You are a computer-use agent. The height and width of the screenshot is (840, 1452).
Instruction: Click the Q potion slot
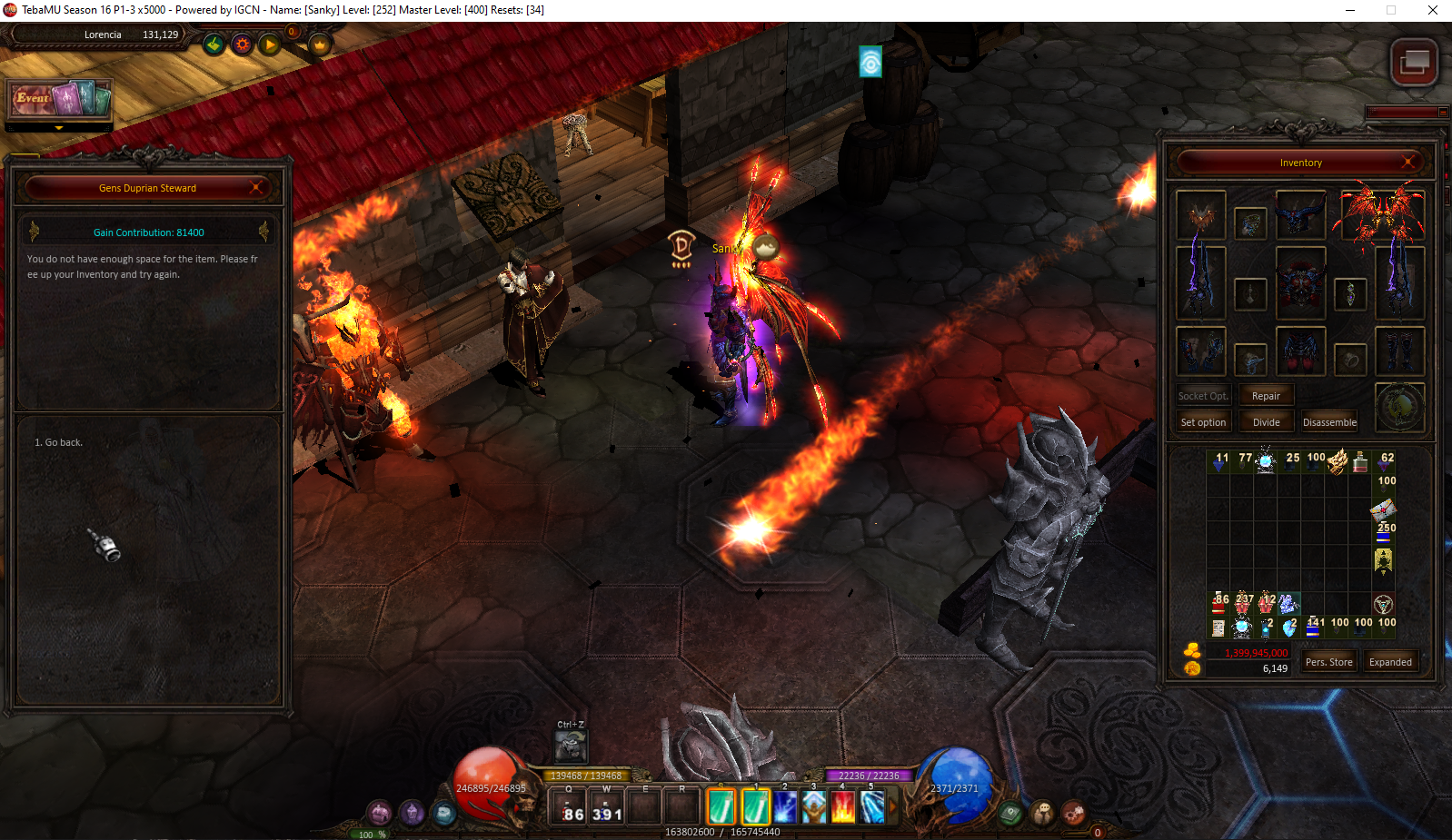[572, 806]
